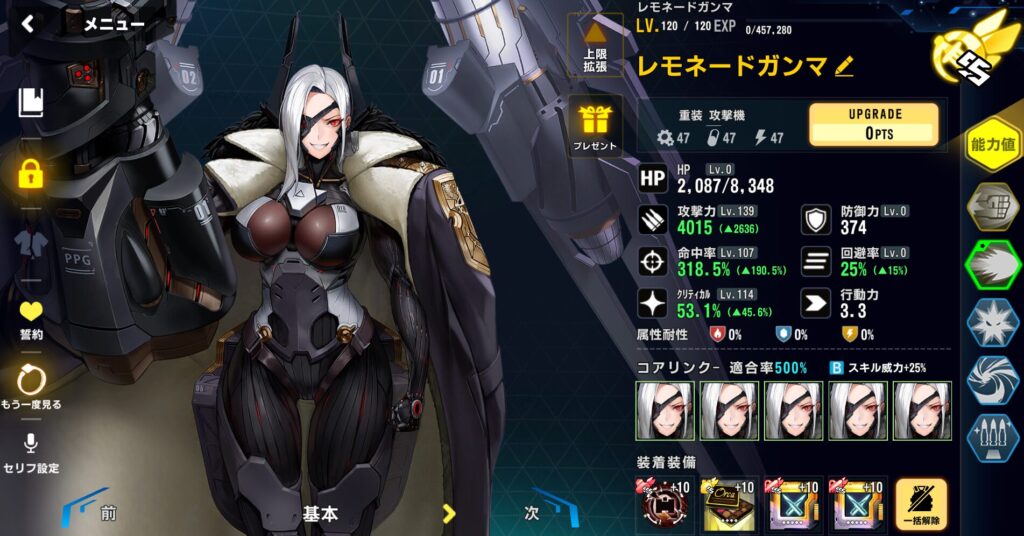This screenshot has width=1024, height=536.
Task: Hit the yellow UPGRADE button
Action: point(874,125)
